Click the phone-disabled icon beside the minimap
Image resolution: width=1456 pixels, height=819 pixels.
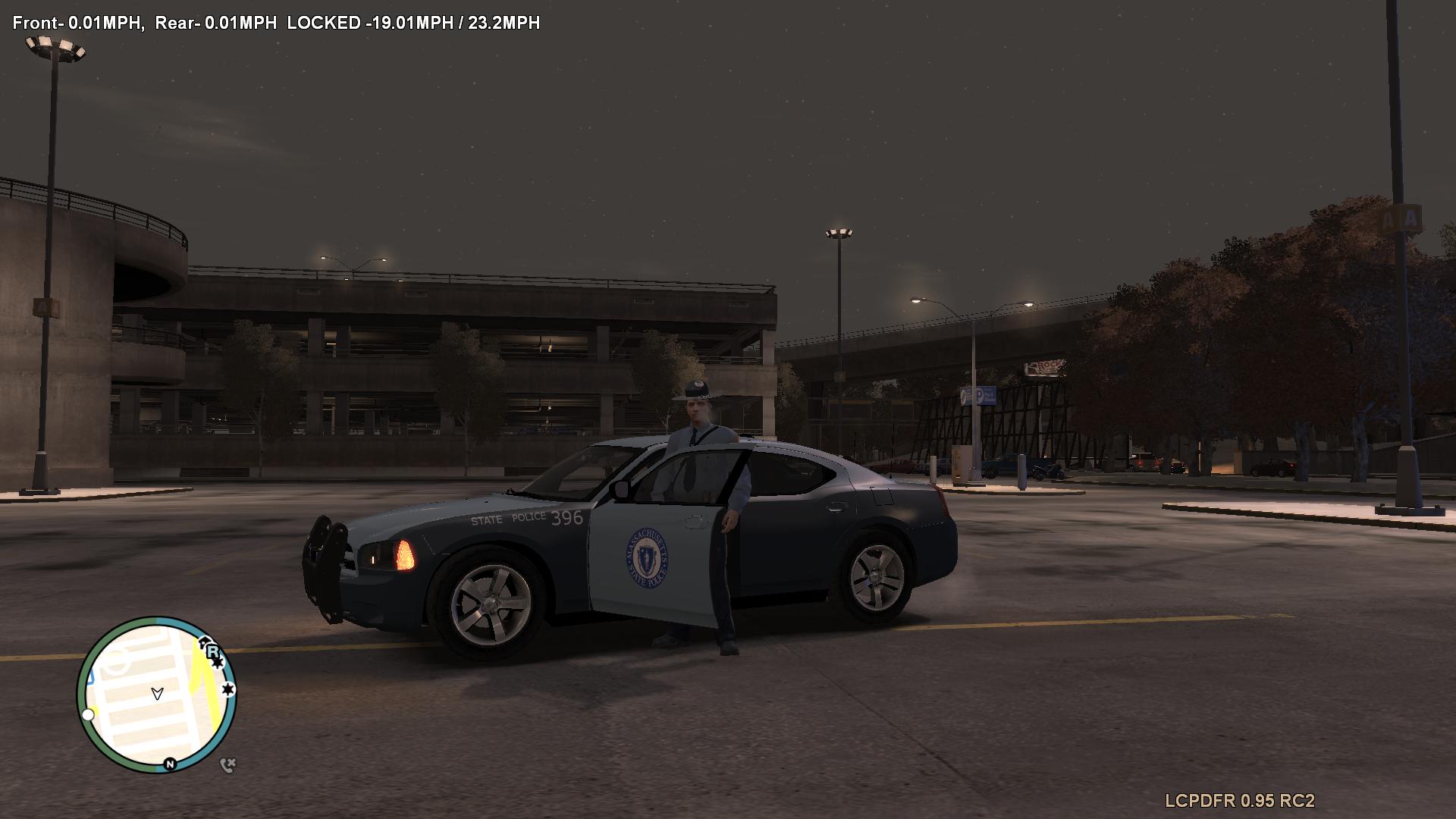tap(227, 765)
